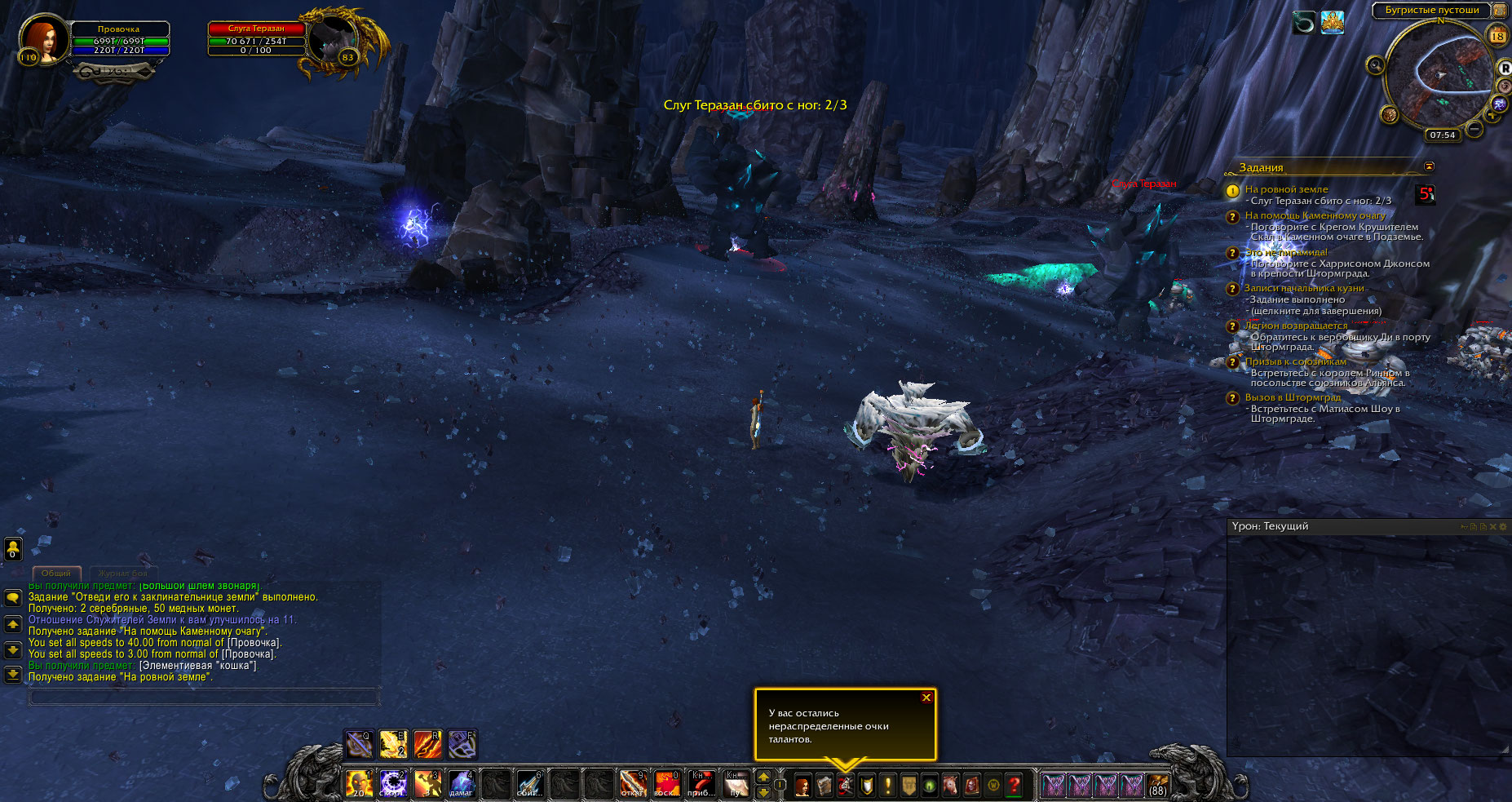
Task: Collapse the Задания quest tracker
Action: click(x=1429, y=166)
